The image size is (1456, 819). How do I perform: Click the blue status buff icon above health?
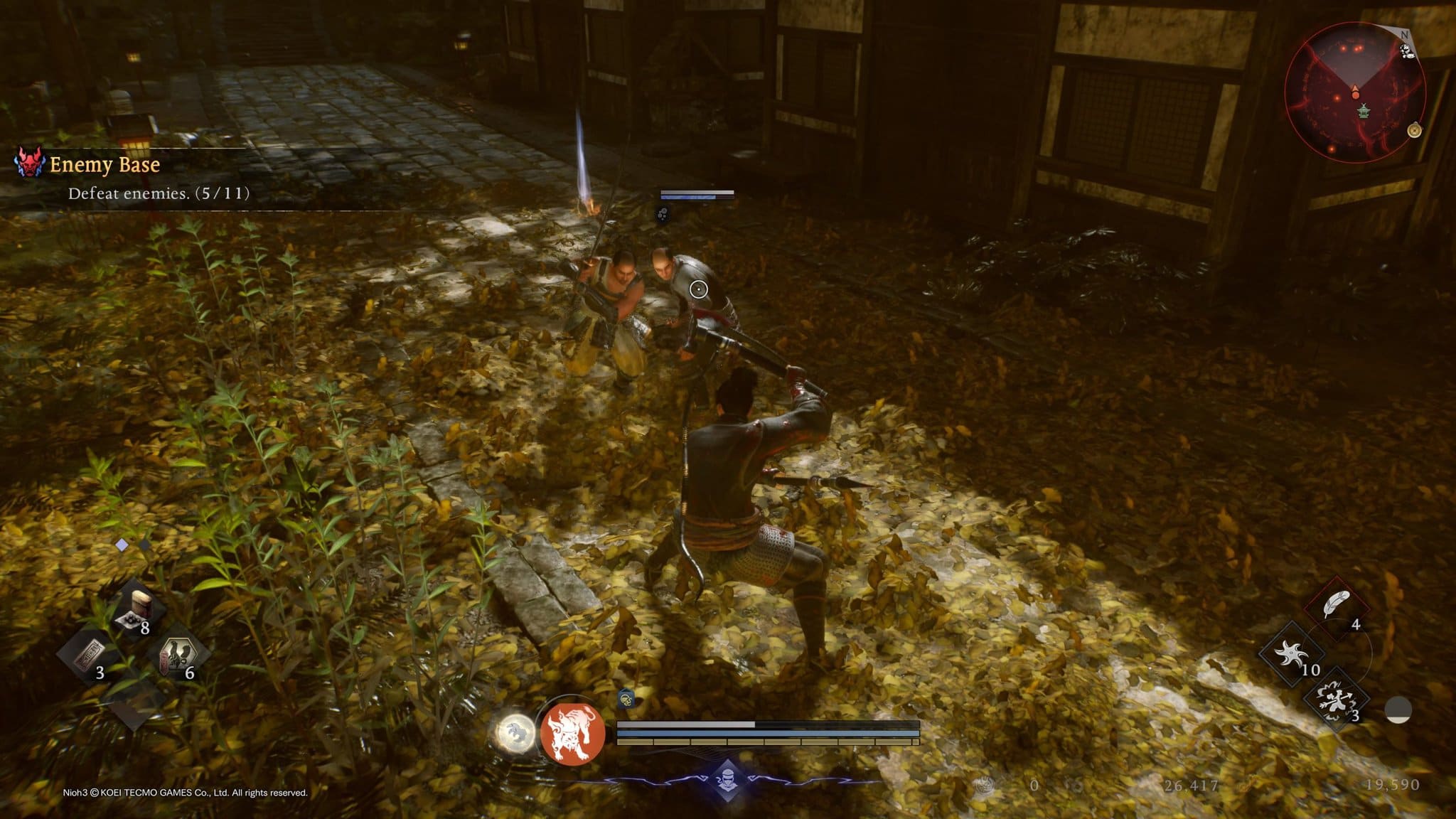coord(626,698)
